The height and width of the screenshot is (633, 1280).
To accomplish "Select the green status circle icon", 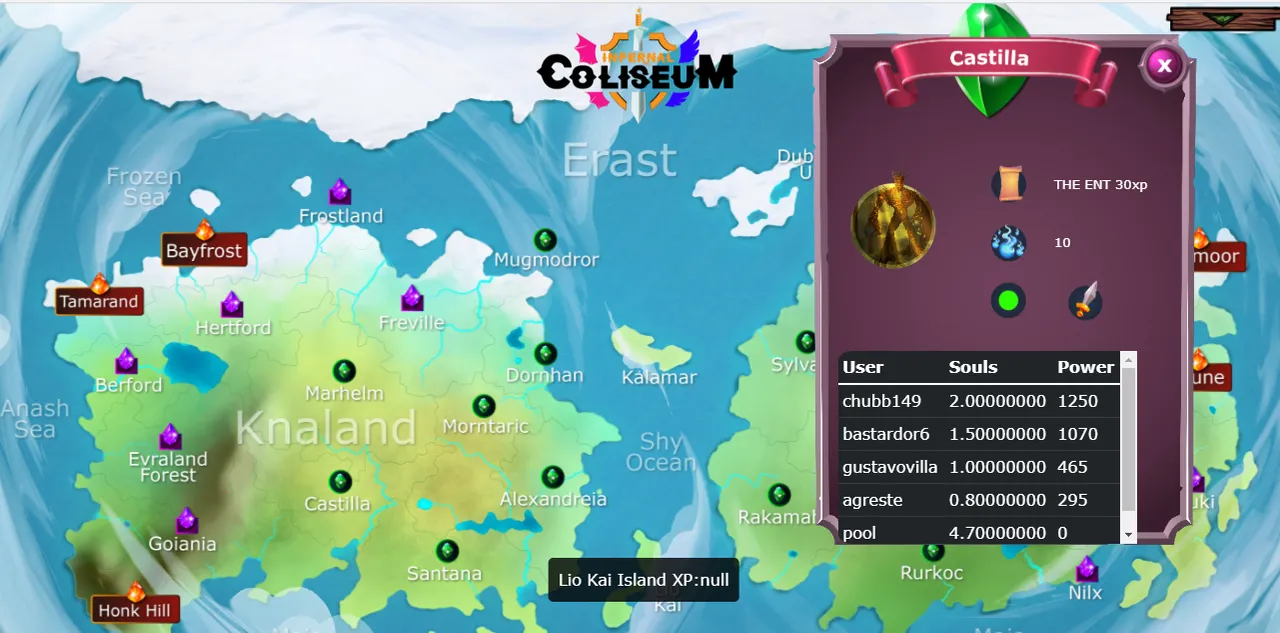I will point(1008,301).
